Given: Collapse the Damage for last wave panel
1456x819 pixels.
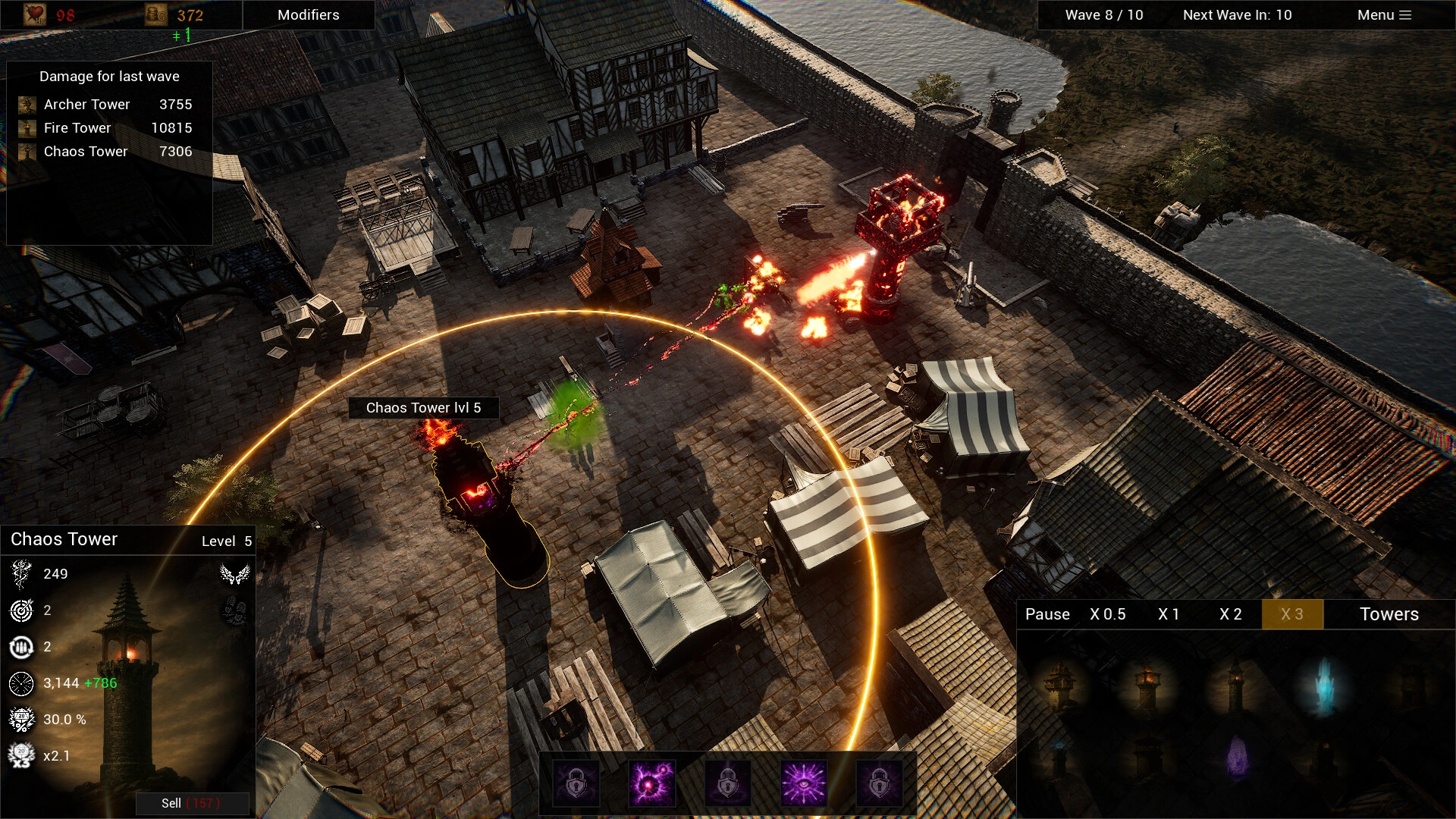Looking at the screenshot, I should (x=110, y=76).
